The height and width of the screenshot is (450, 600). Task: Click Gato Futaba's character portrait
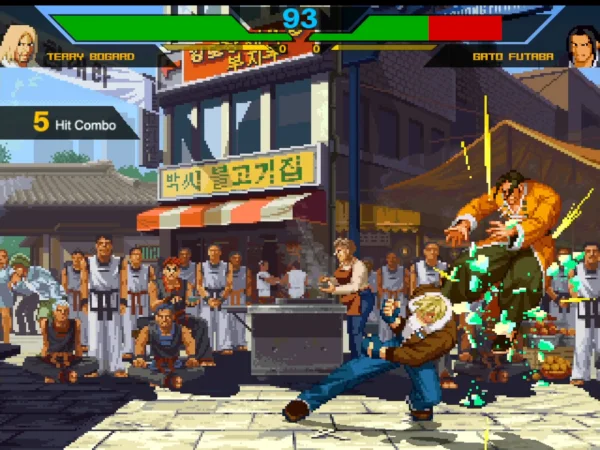(582, 46)
